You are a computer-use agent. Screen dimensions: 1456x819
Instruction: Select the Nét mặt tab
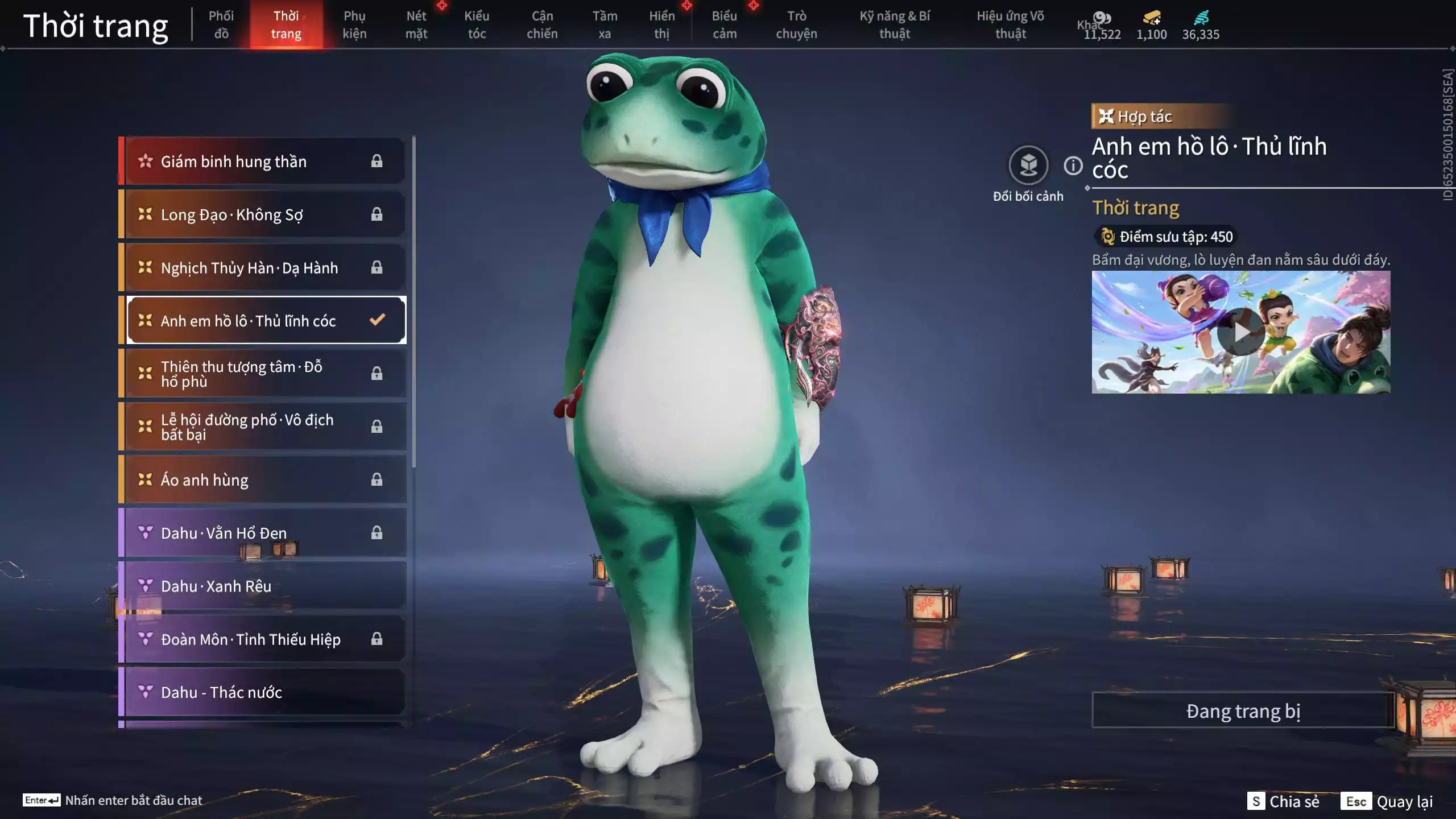(416, 25)
